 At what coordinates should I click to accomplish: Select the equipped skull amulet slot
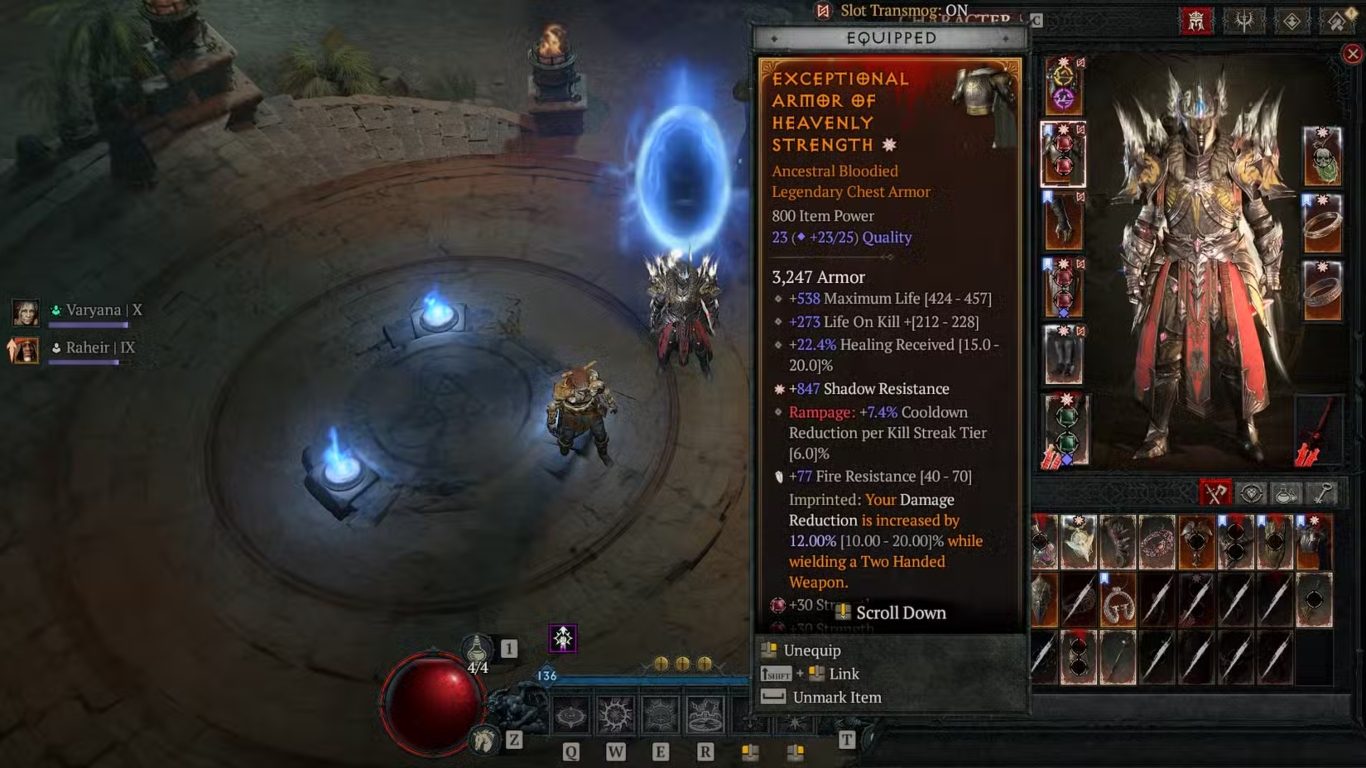pos(1322,156)
